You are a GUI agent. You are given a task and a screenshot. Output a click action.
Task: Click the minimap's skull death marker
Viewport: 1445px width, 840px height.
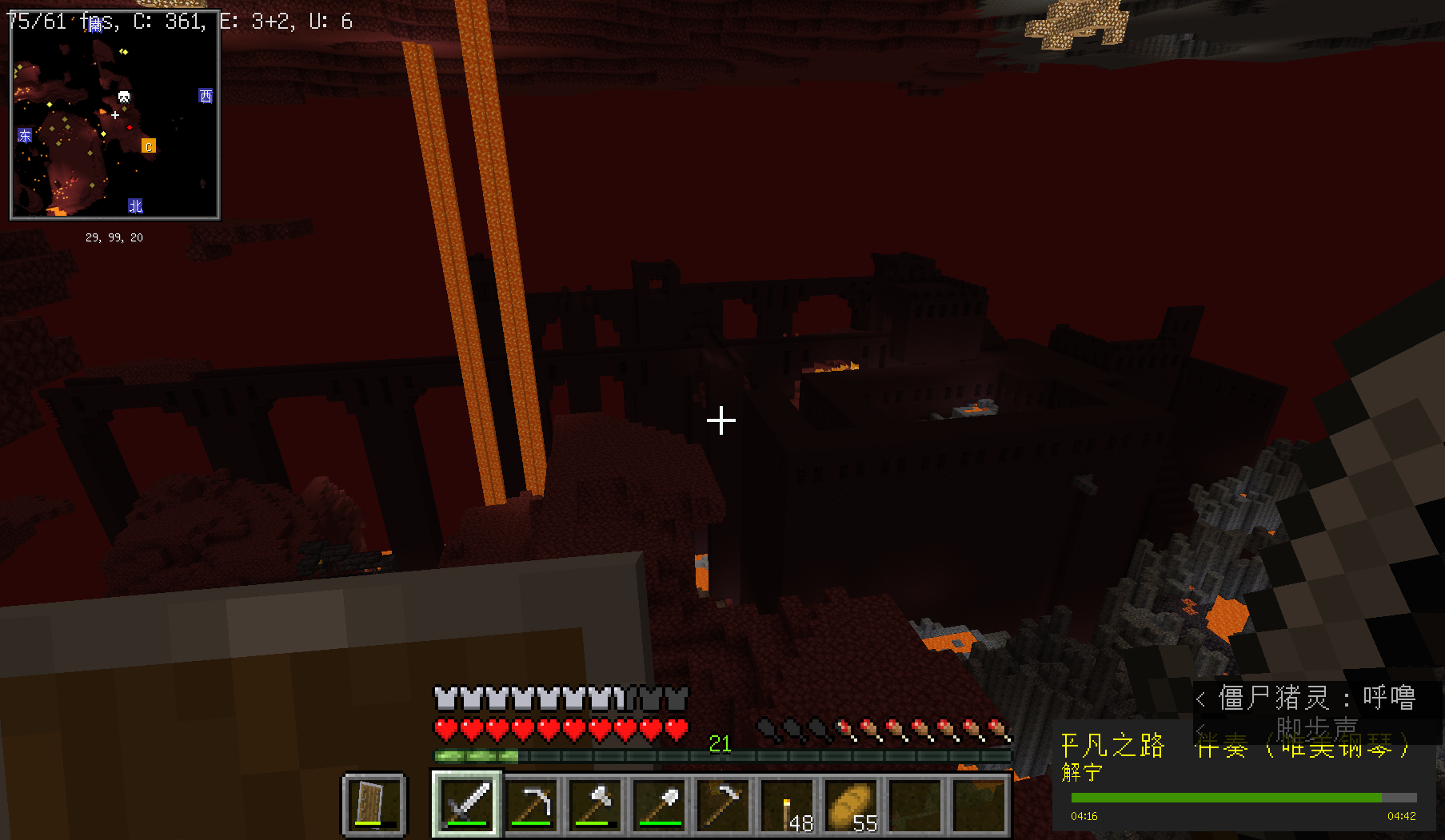[x=124, y=98]
